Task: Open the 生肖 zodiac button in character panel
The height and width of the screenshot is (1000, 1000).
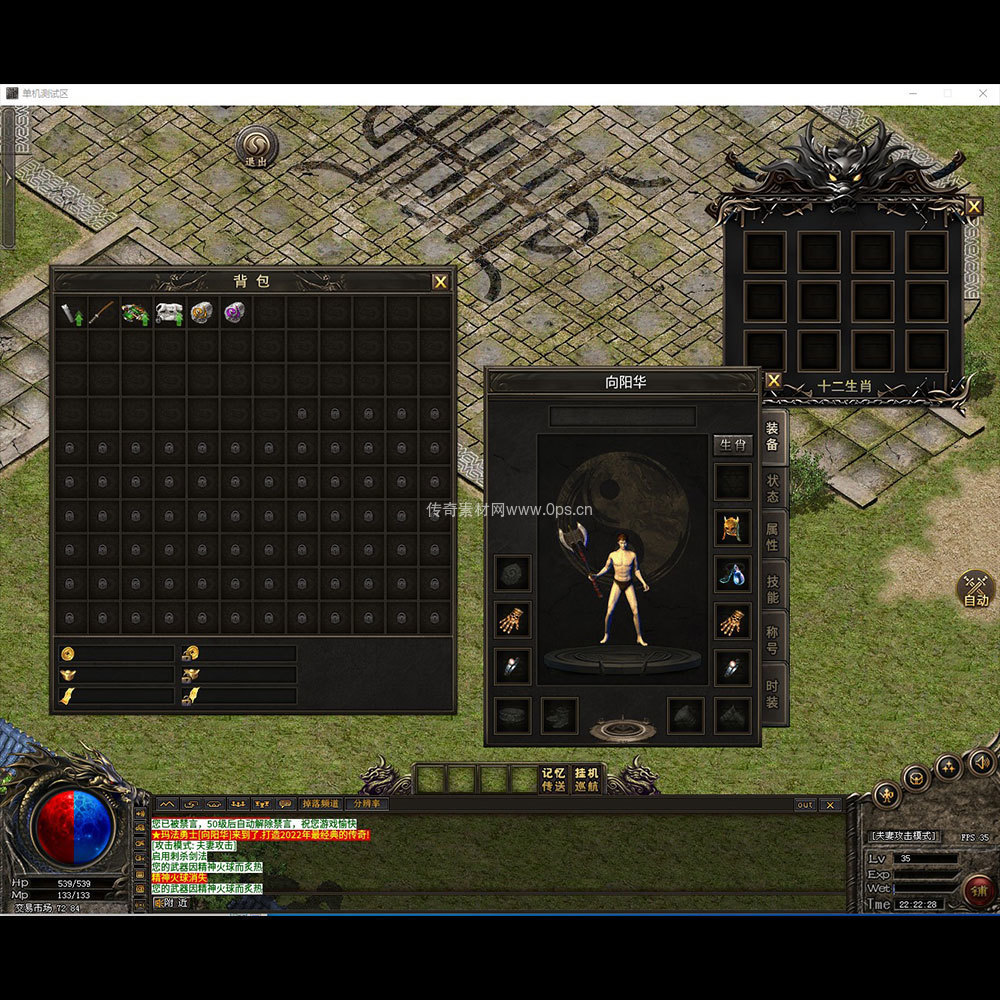Action: coord(732,445)
